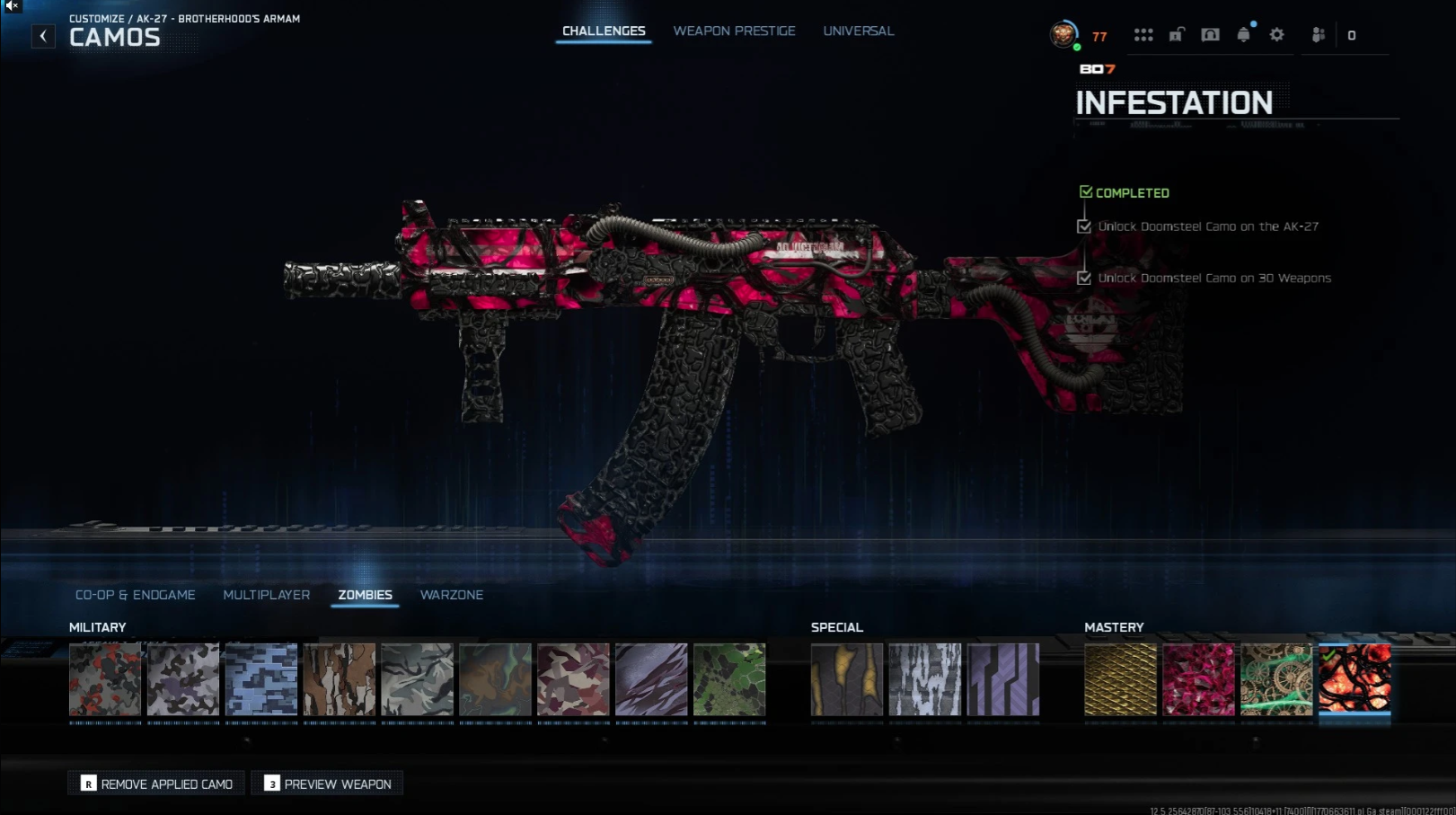Select the green gears mastery camo
1456x815 pixels.
1276,679
